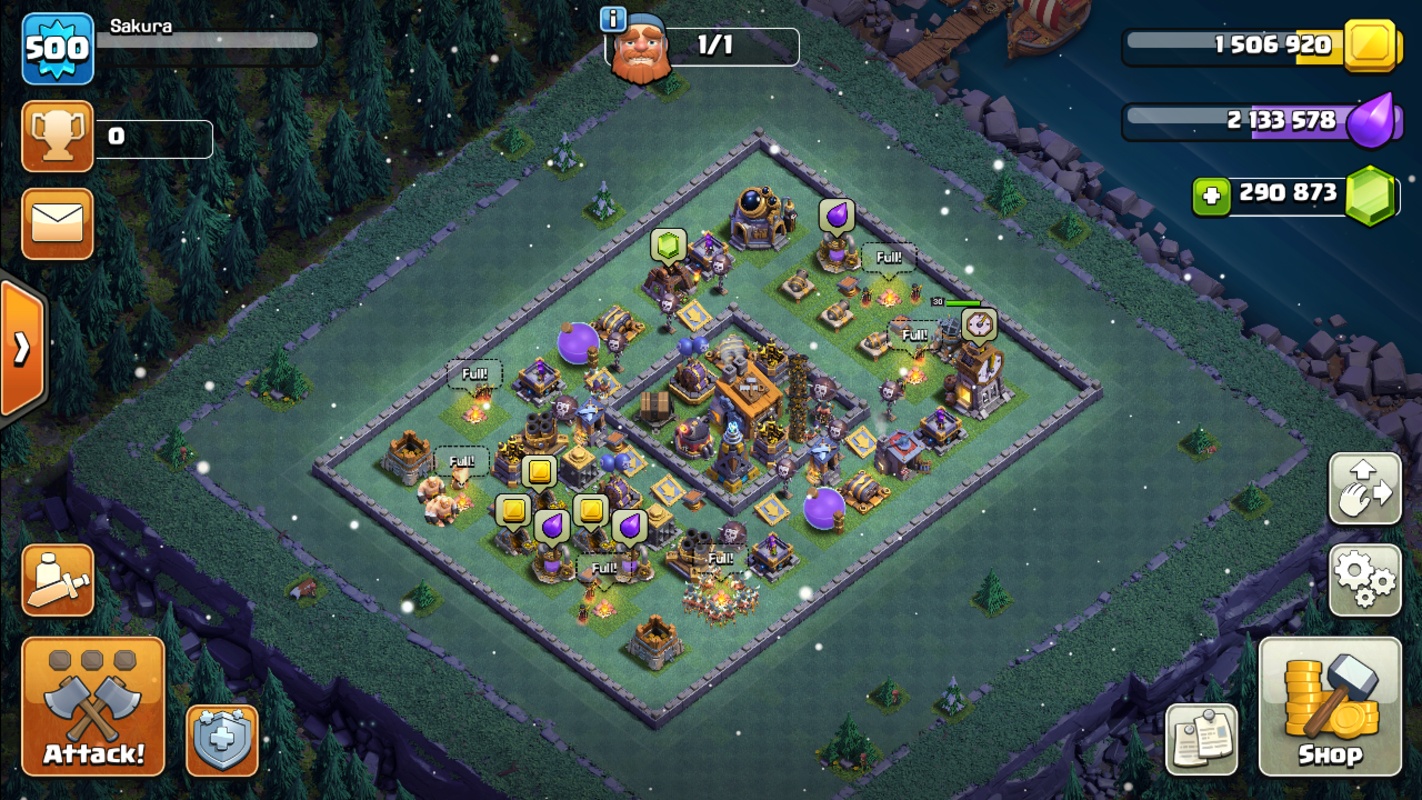Collect the gem bubble above the mine

(x=668, y=245)
